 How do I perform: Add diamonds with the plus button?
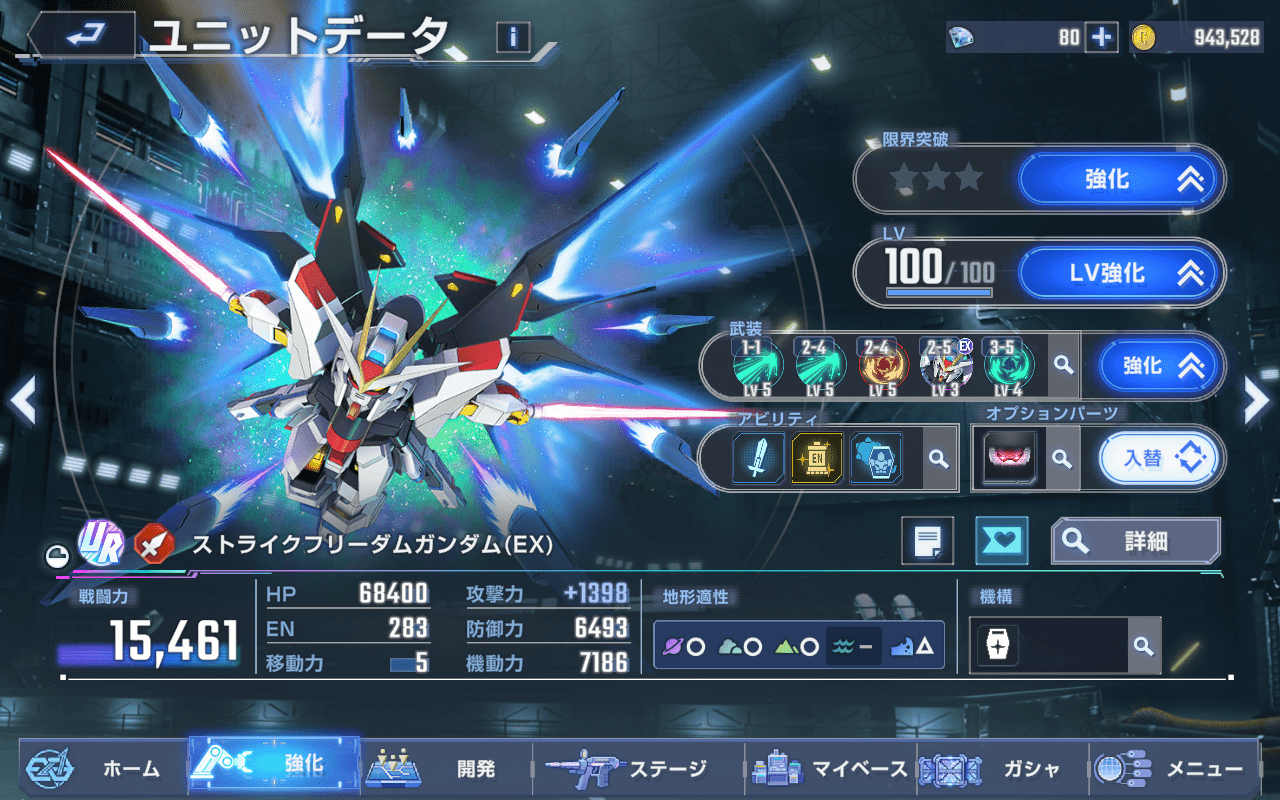tap(1101, 38)
